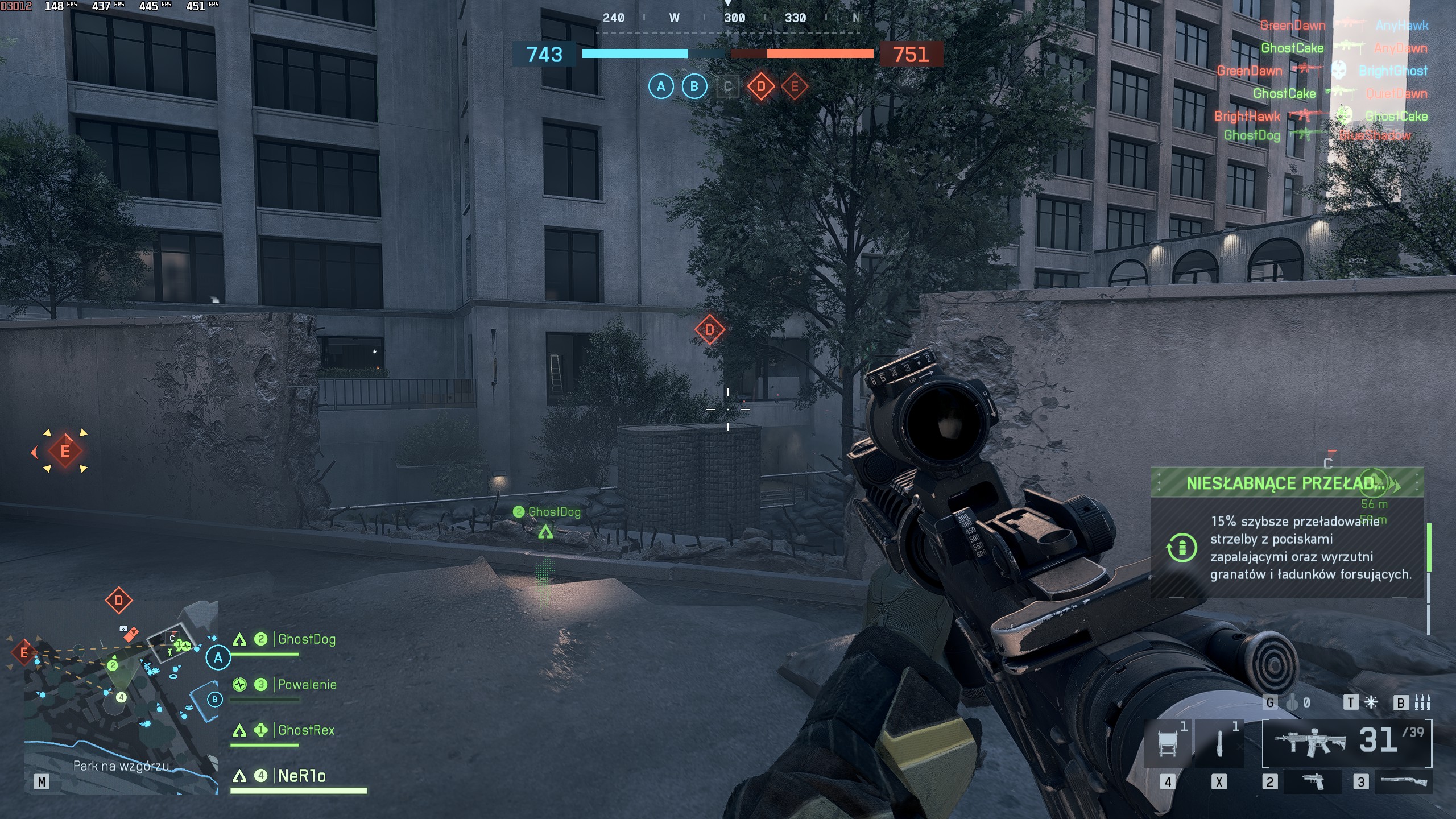This screenshot has width=1456, height=819.
Task: Switch to the shotgun weapon slot
Action: [x=1403, y=782]
